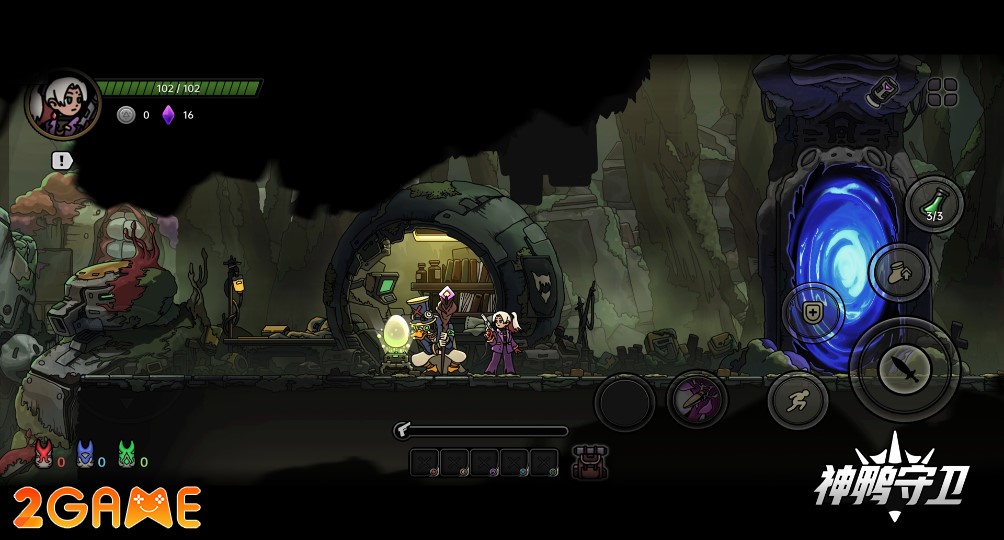The image size is (1004, 540).
Task: Tap the empty round skill button
Action: coord(625,403)
